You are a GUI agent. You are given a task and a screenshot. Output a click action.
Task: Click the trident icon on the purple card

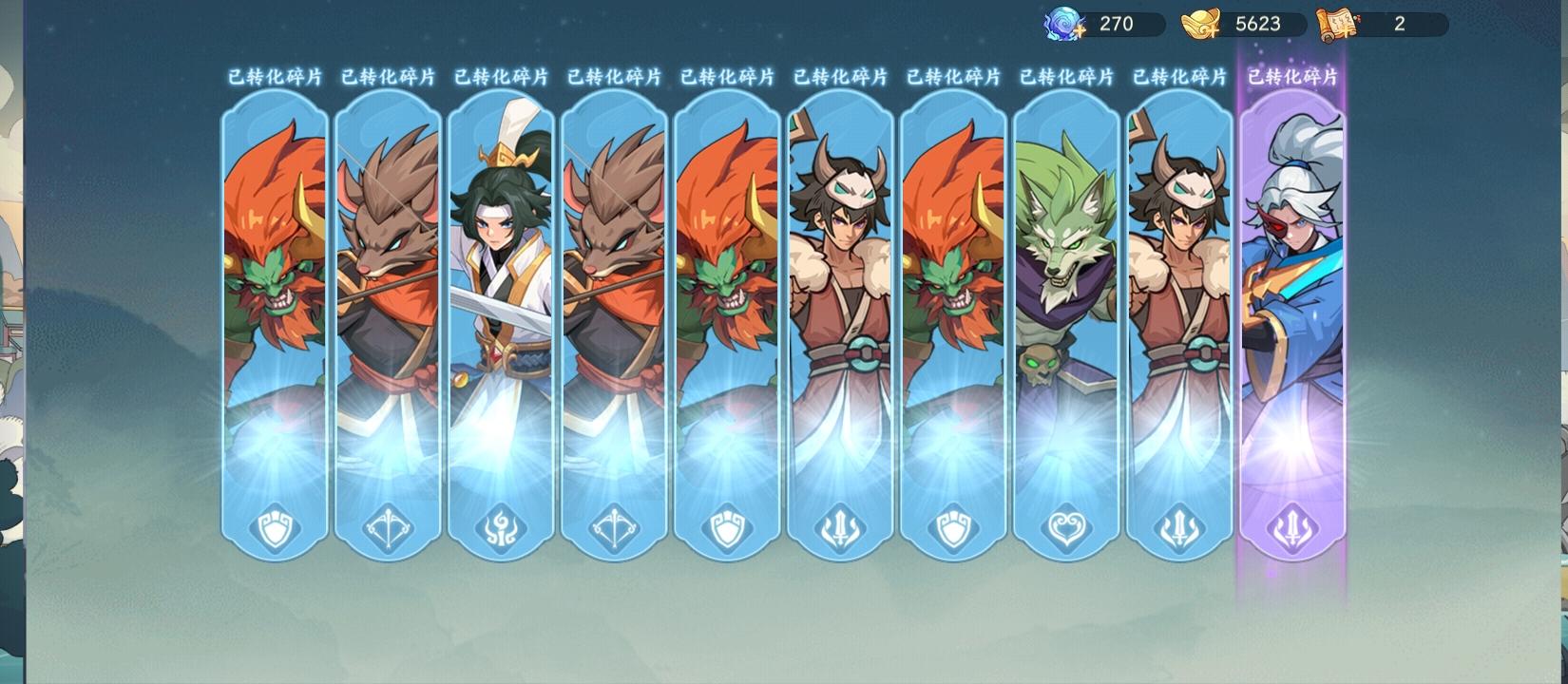pos(1291,529)
